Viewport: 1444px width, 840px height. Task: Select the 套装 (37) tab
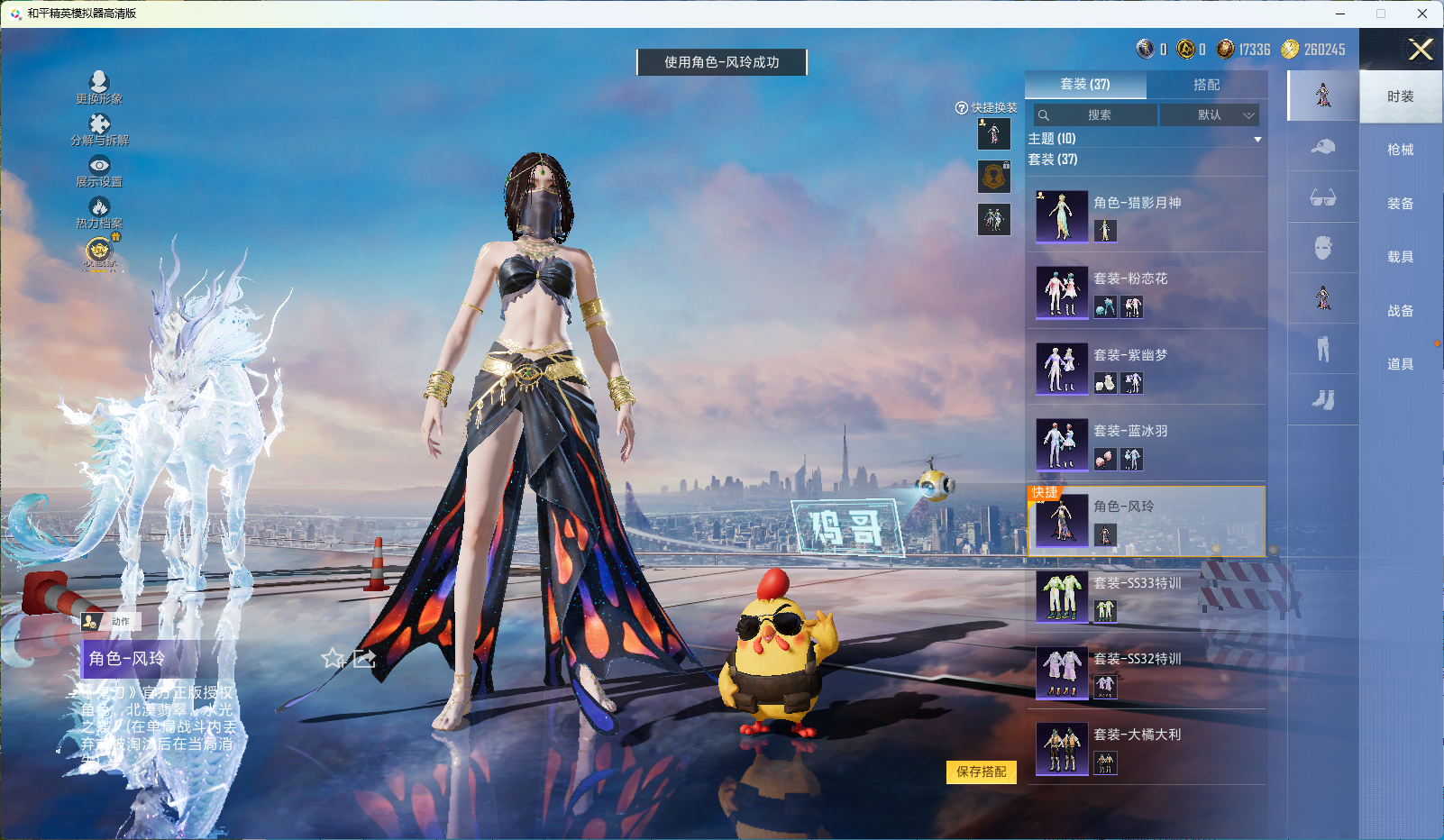1085,85
